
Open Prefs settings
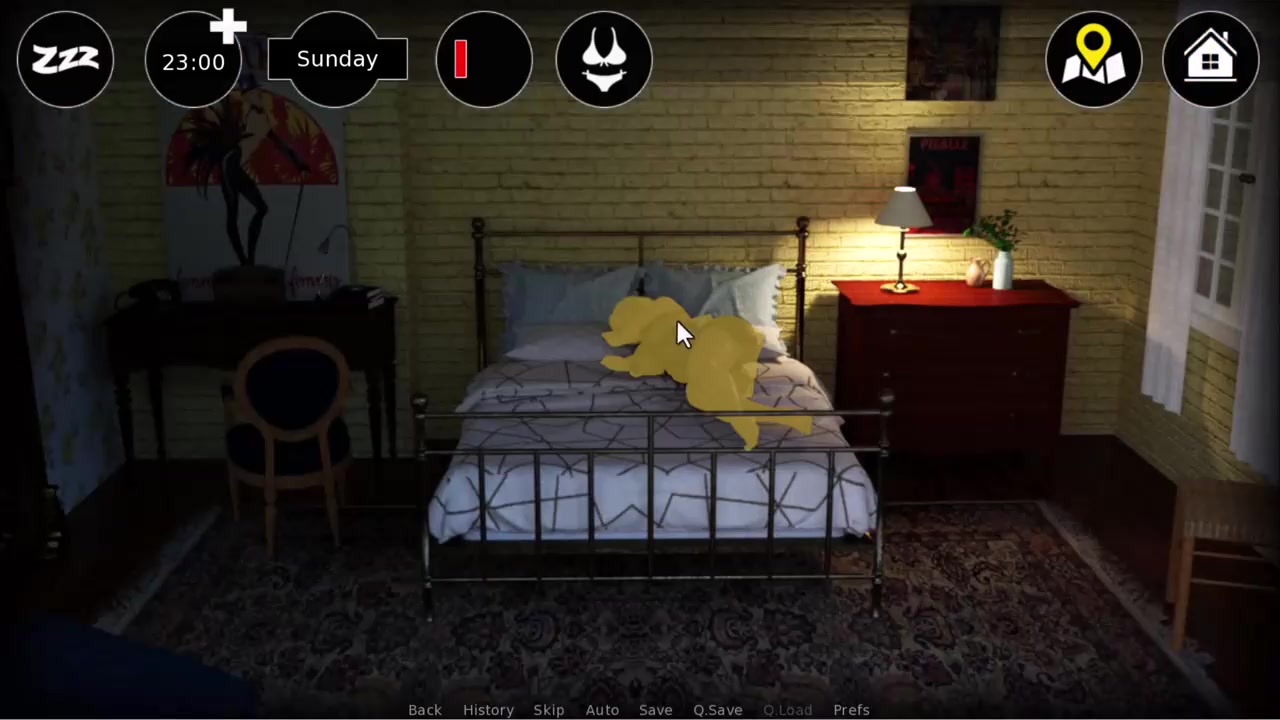coord(851,709)
